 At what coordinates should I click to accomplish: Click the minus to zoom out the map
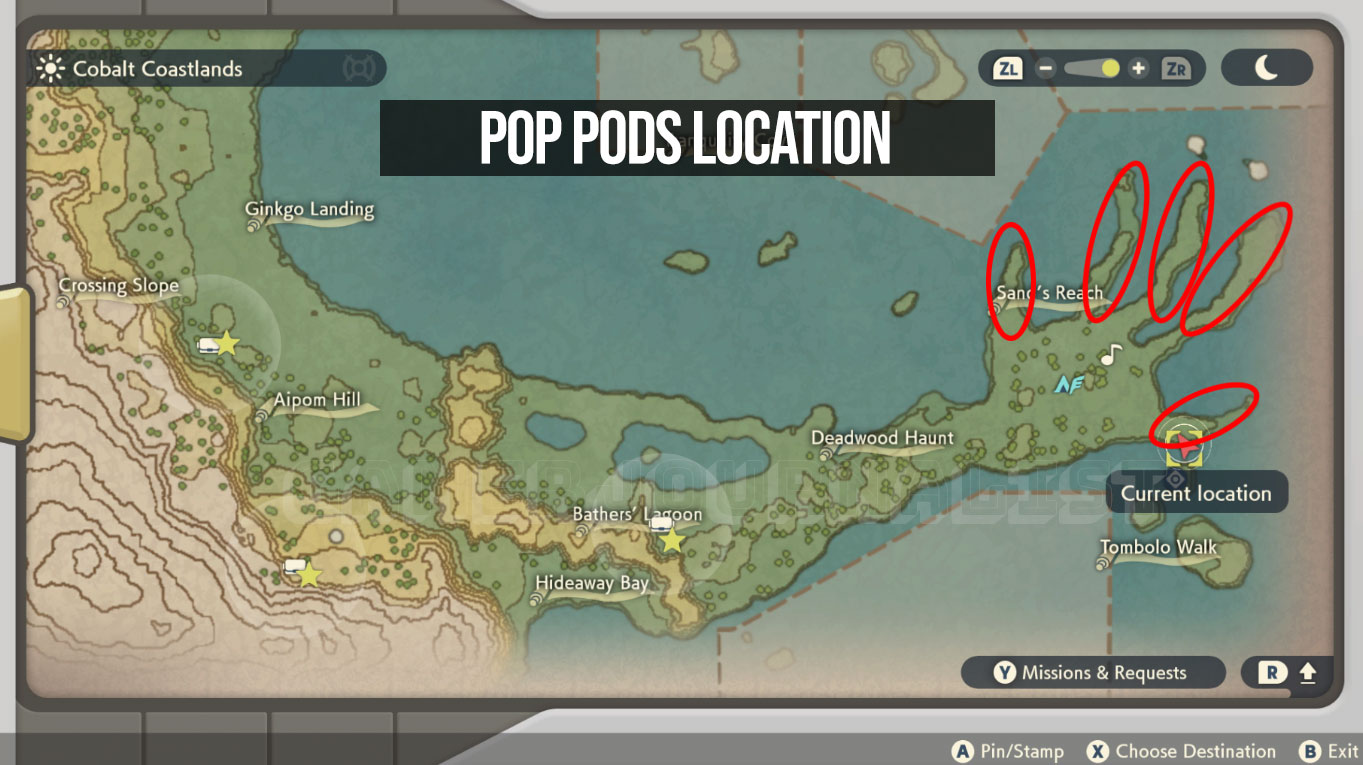(1047, 69)
